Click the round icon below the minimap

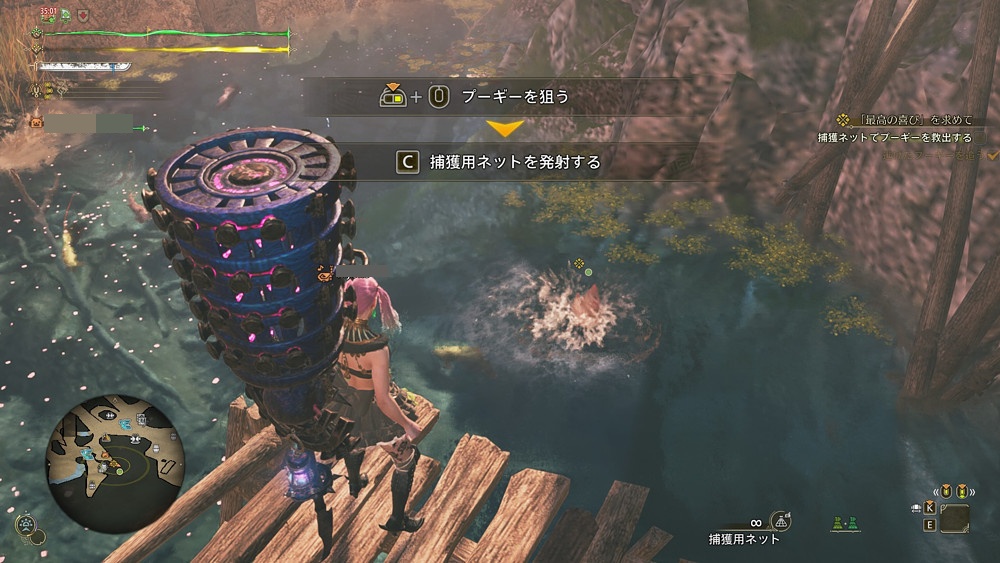(x=24, y=524)
